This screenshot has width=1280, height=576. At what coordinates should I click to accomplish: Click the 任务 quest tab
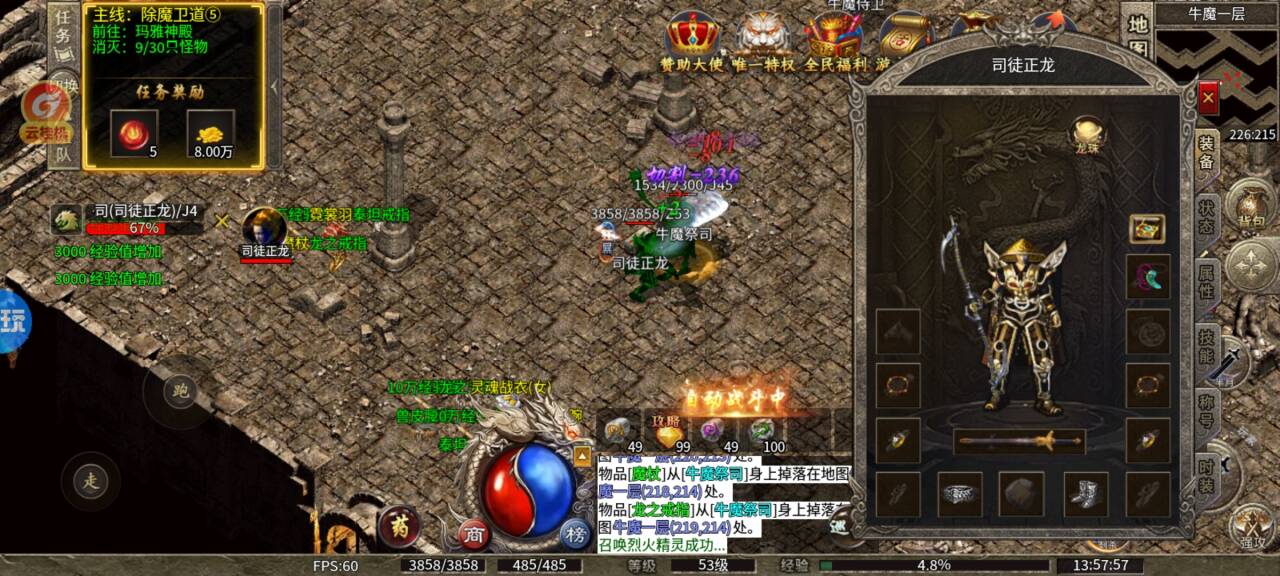point(63,30)
